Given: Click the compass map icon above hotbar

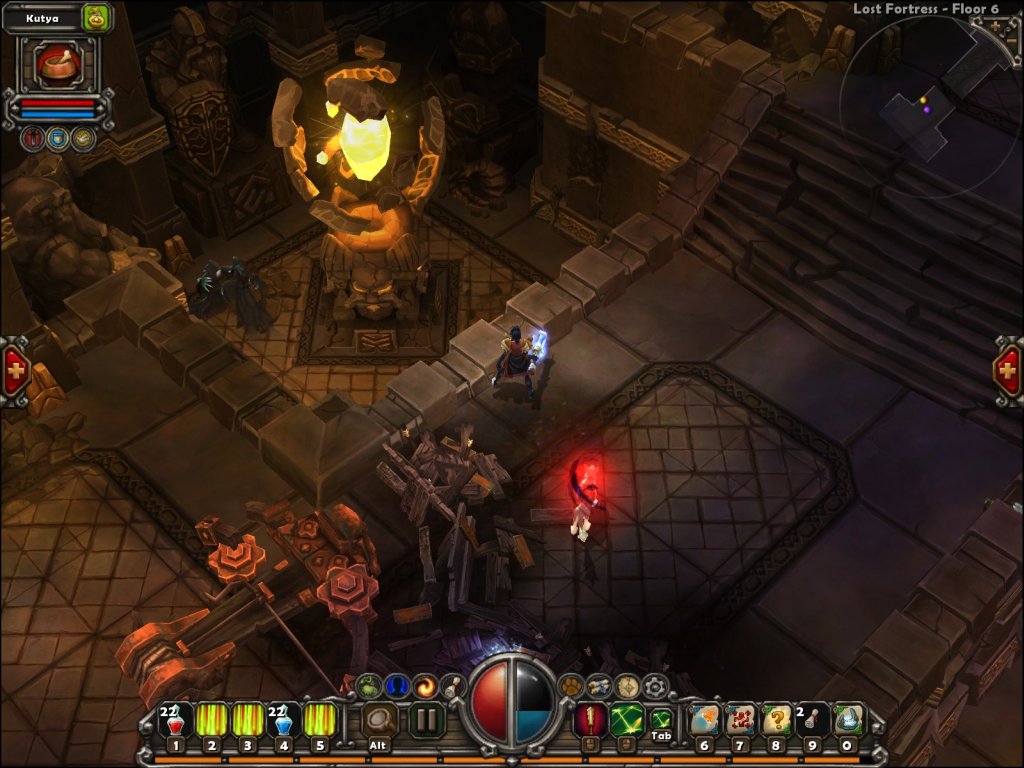Looking at the screenshot, I should click(627, 686).
